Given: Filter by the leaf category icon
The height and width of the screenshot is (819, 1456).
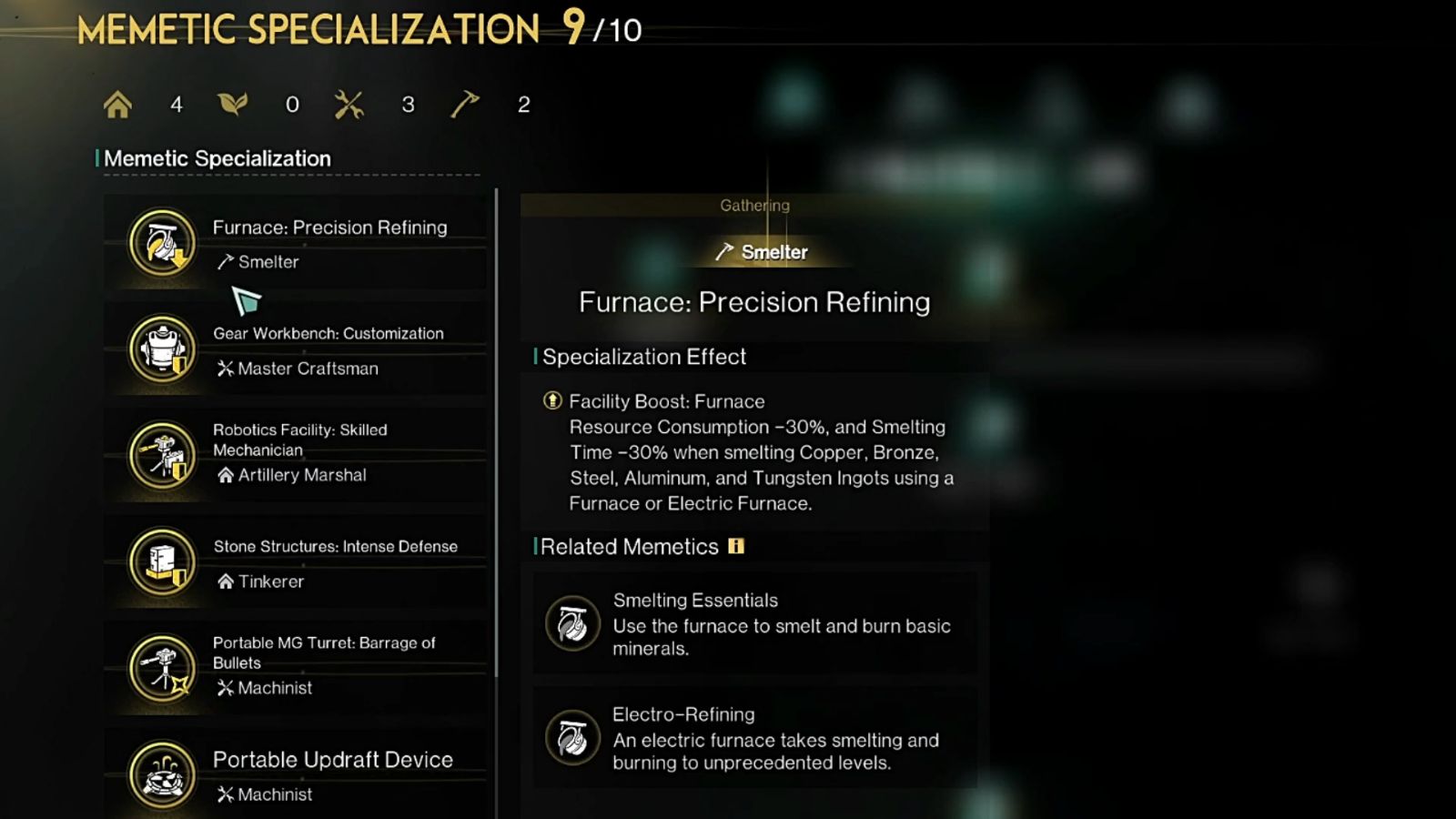Looking at the screenshot, I should point(233,105).
